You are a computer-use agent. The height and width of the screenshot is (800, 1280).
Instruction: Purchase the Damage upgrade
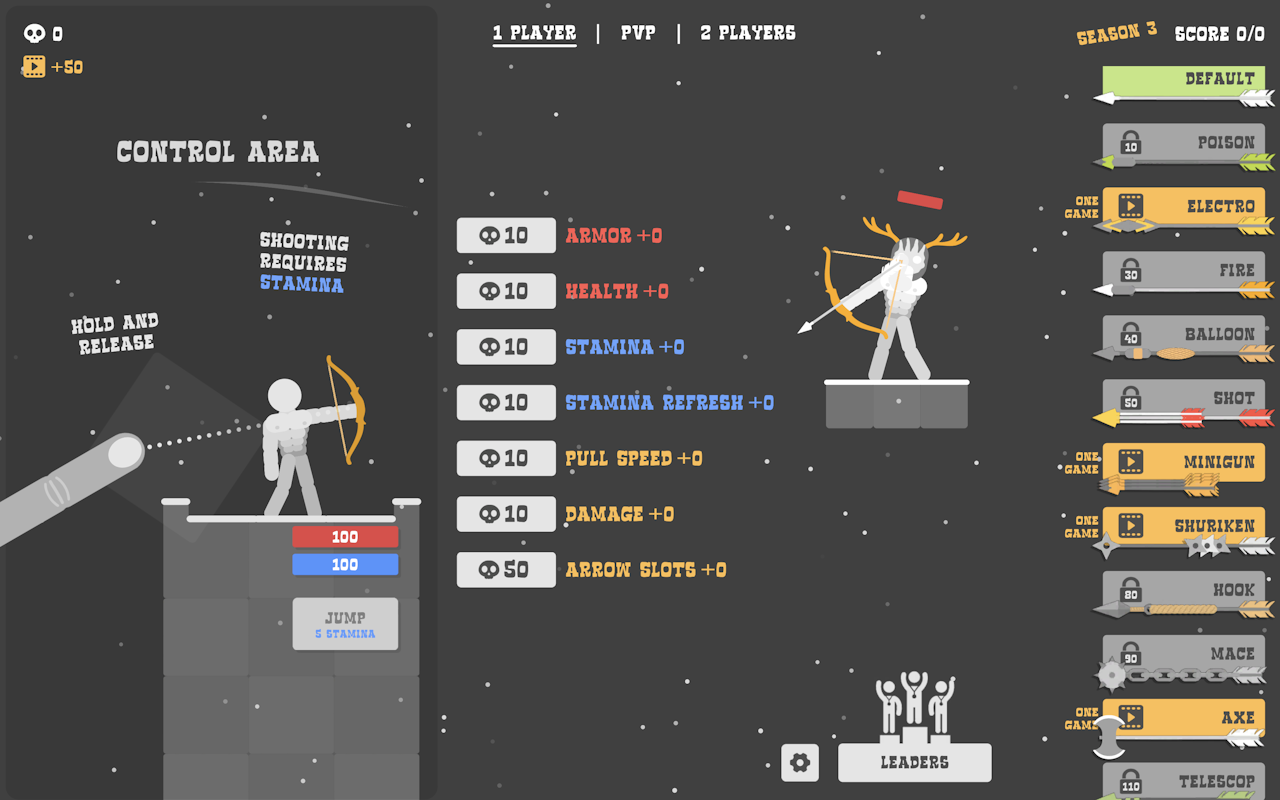[x=506, y=514]
